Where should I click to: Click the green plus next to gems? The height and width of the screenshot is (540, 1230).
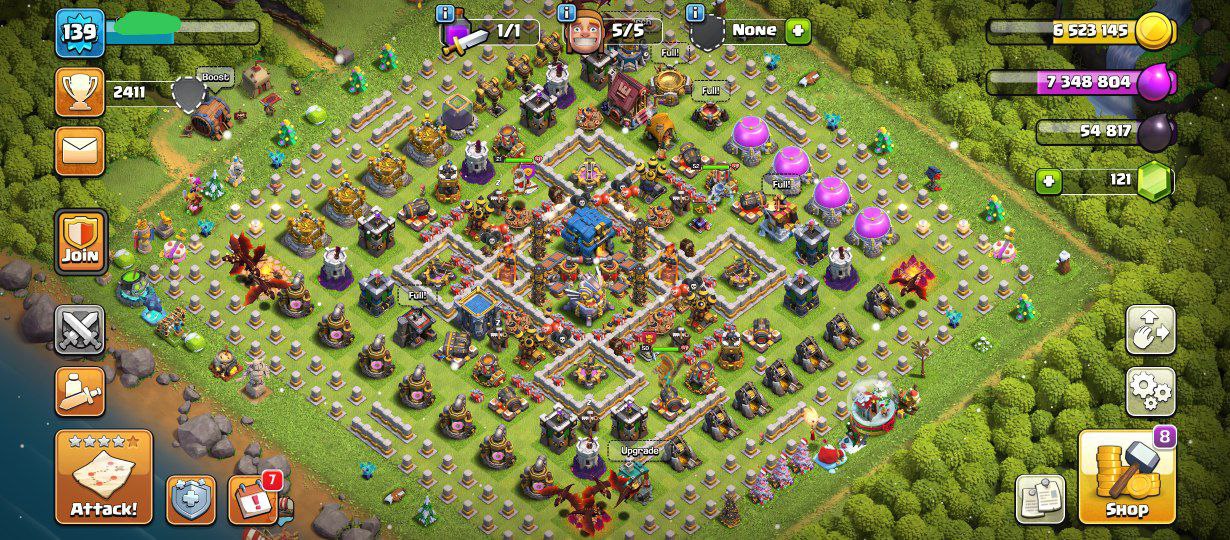1048,181
